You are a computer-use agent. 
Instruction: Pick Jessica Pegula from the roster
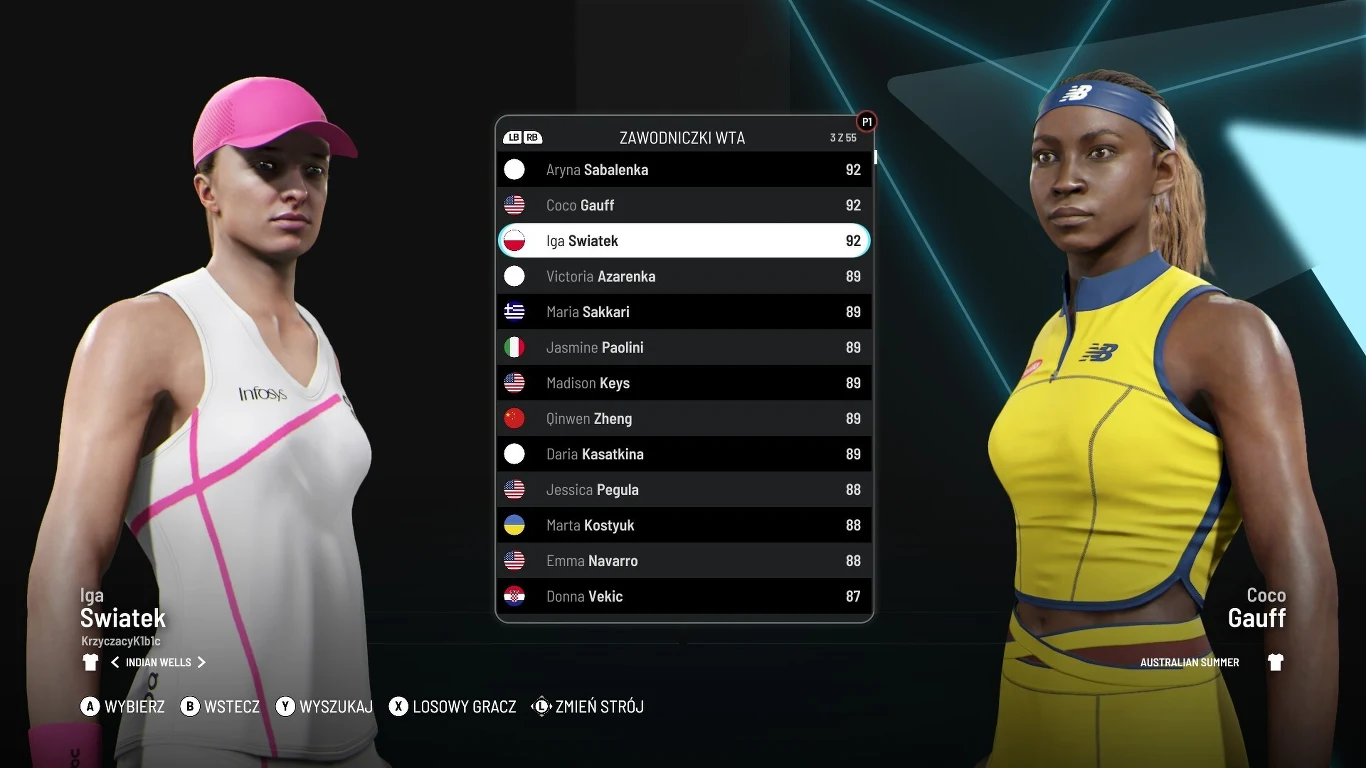(684, 490)
